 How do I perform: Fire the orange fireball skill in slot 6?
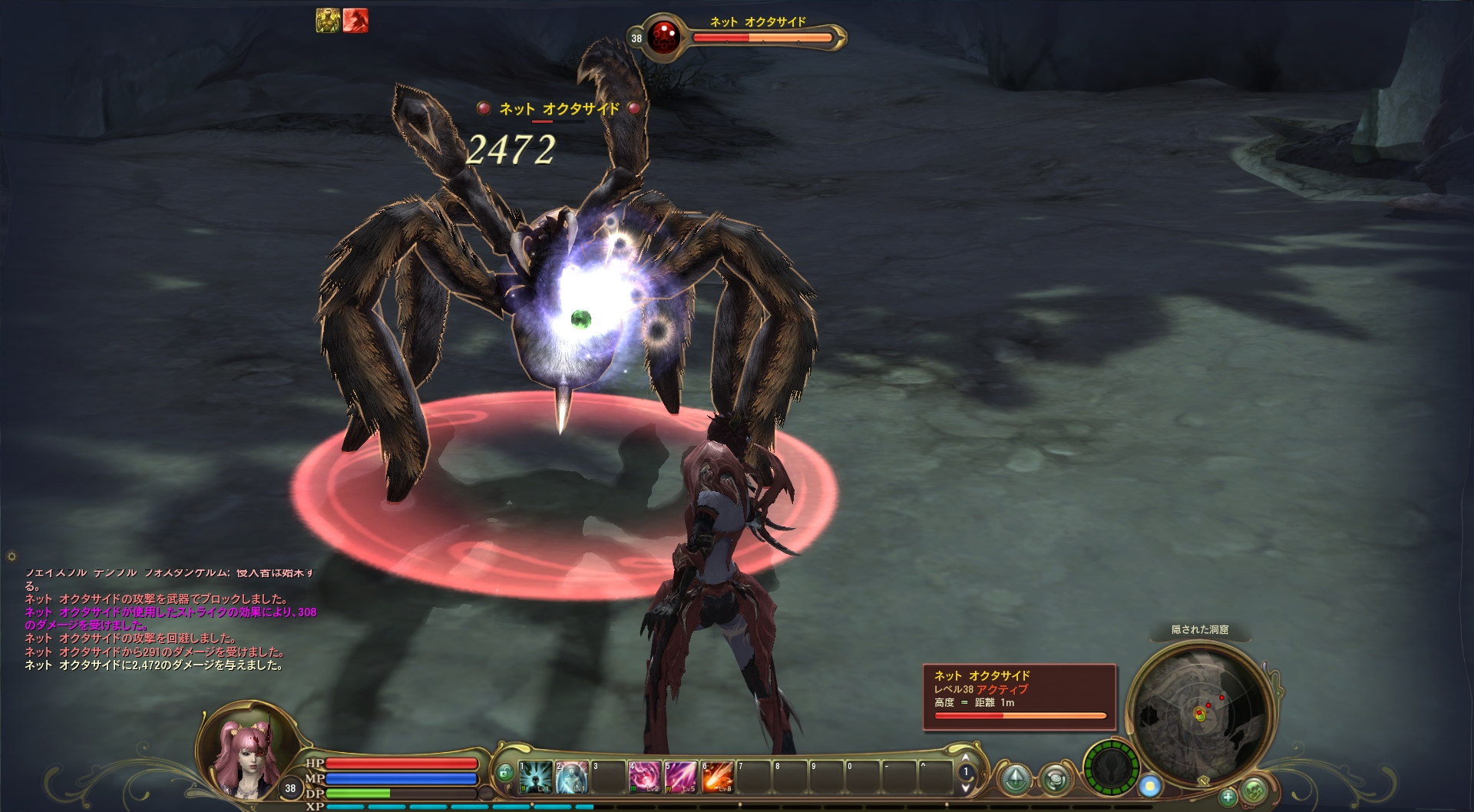(x=716, y=777)
